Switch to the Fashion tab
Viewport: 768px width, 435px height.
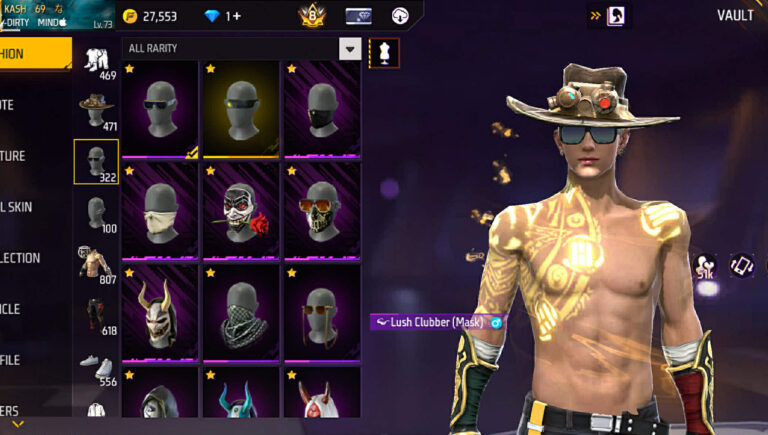click(30, 54)
